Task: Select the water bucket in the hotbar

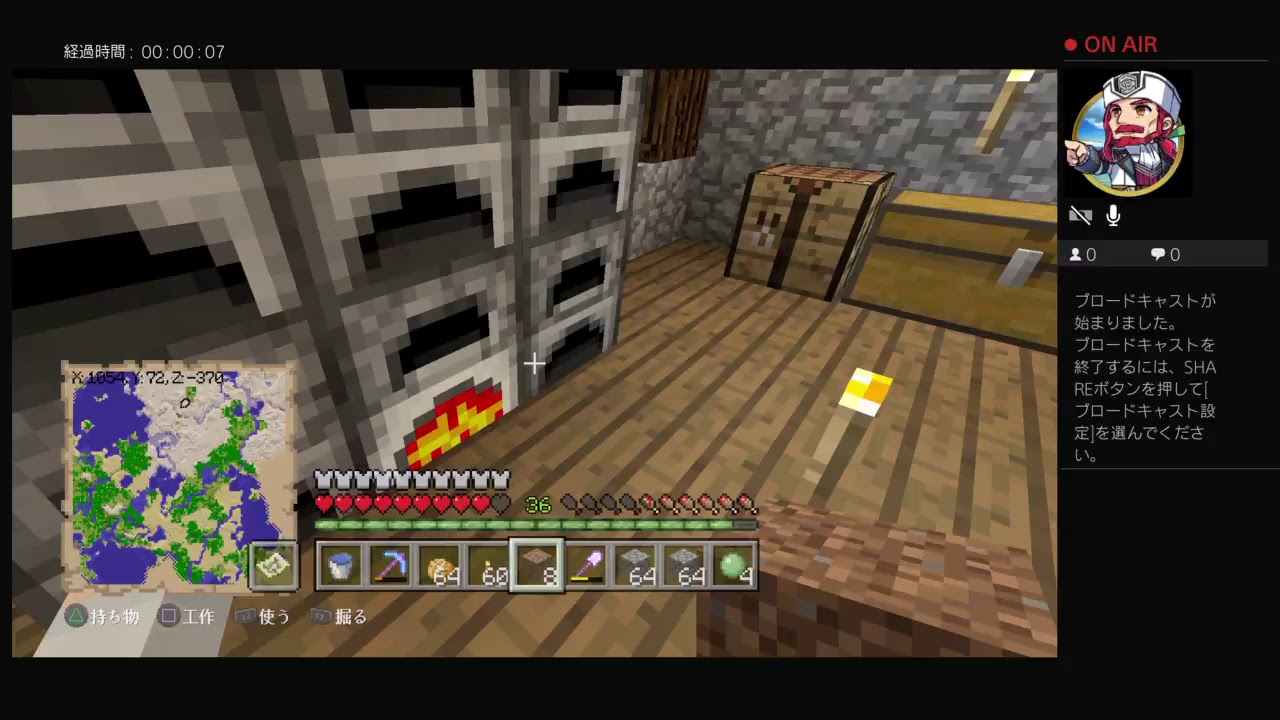Action: click(x=340, y=566)
